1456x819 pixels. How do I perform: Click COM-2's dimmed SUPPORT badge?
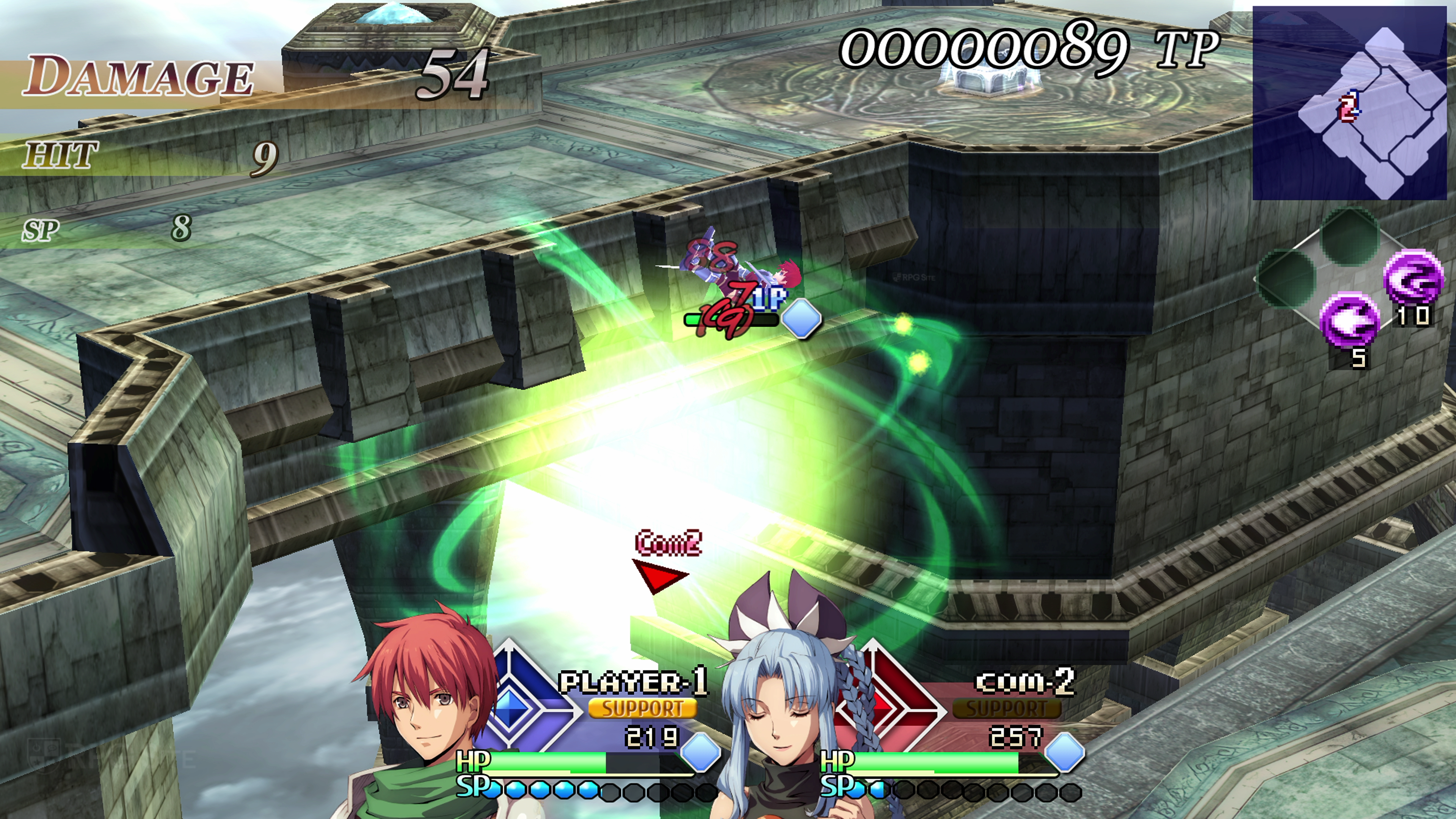1006,708
